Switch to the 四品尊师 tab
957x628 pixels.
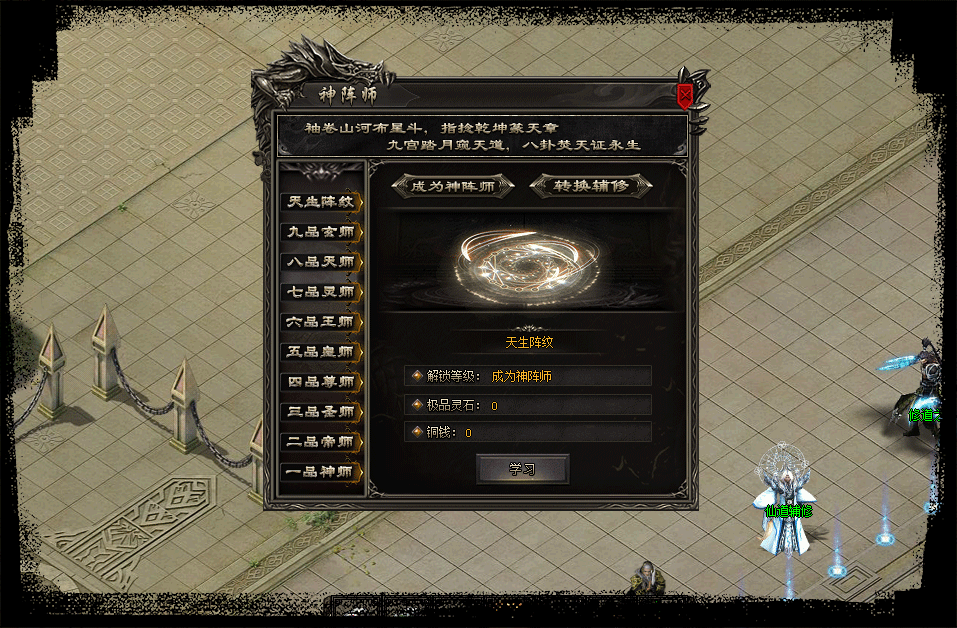tap(321, 382)
